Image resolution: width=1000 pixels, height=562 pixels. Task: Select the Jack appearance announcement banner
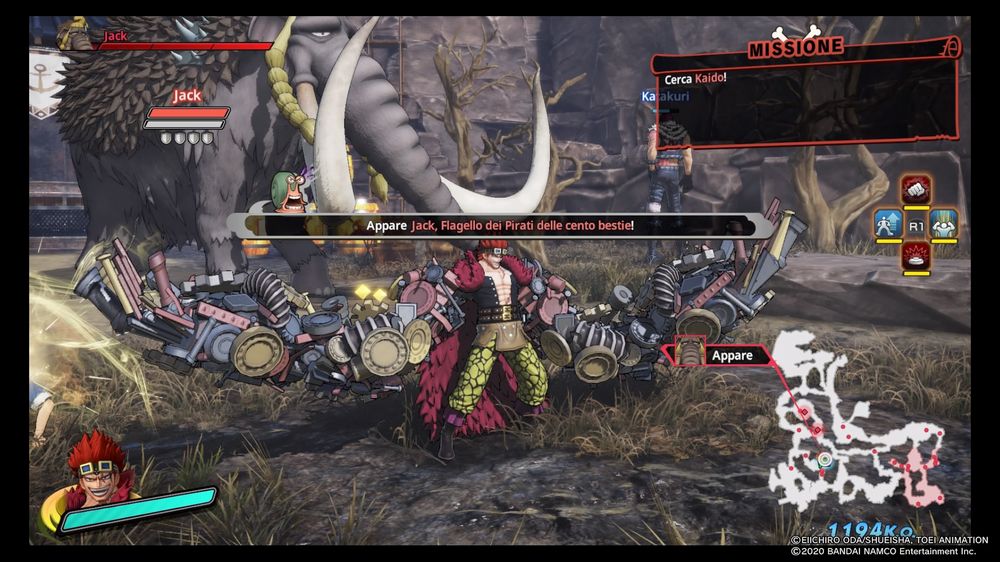[500, 226]
